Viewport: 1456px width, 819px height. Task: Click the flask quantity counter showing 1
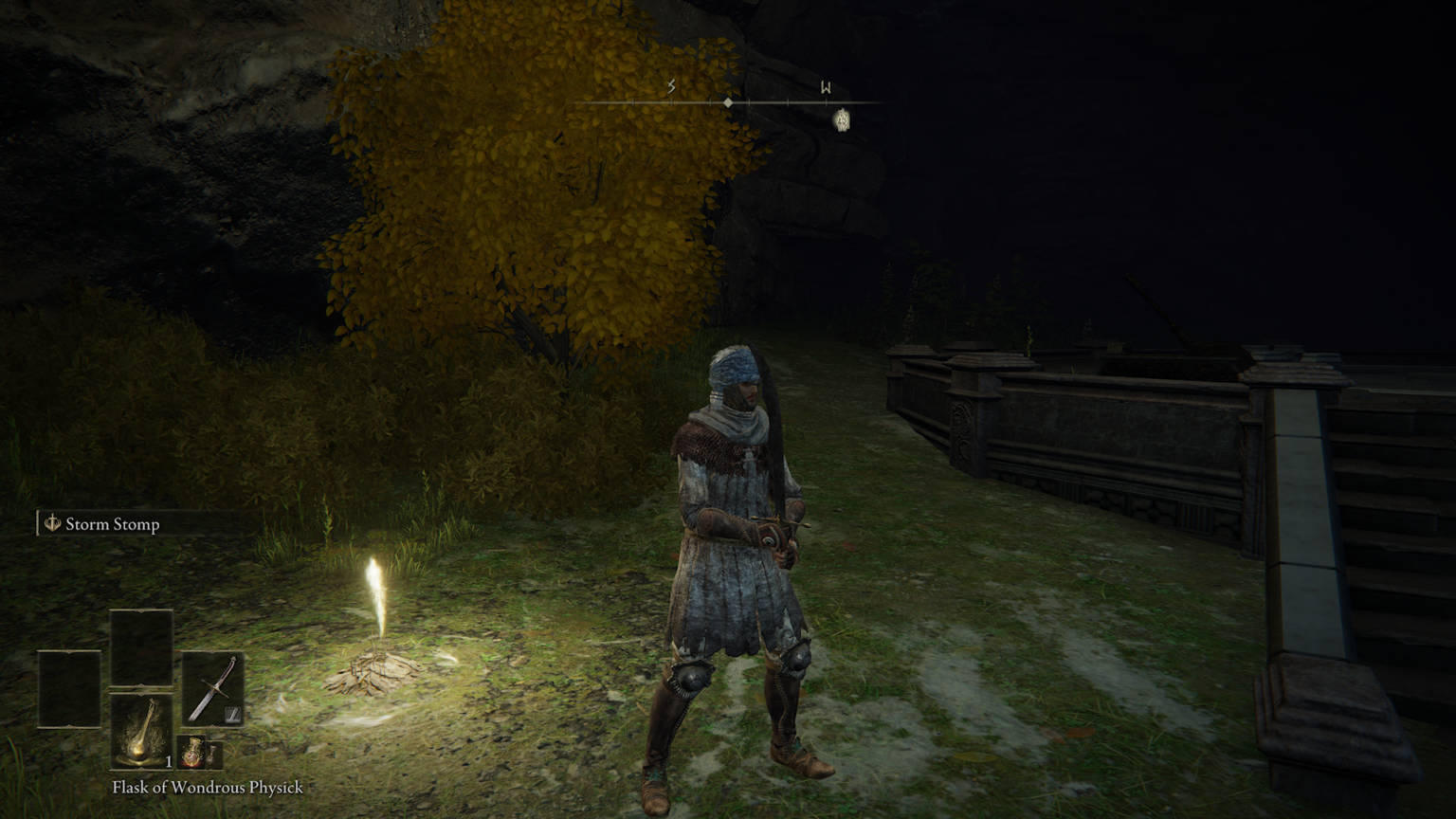tap(169, 762)
